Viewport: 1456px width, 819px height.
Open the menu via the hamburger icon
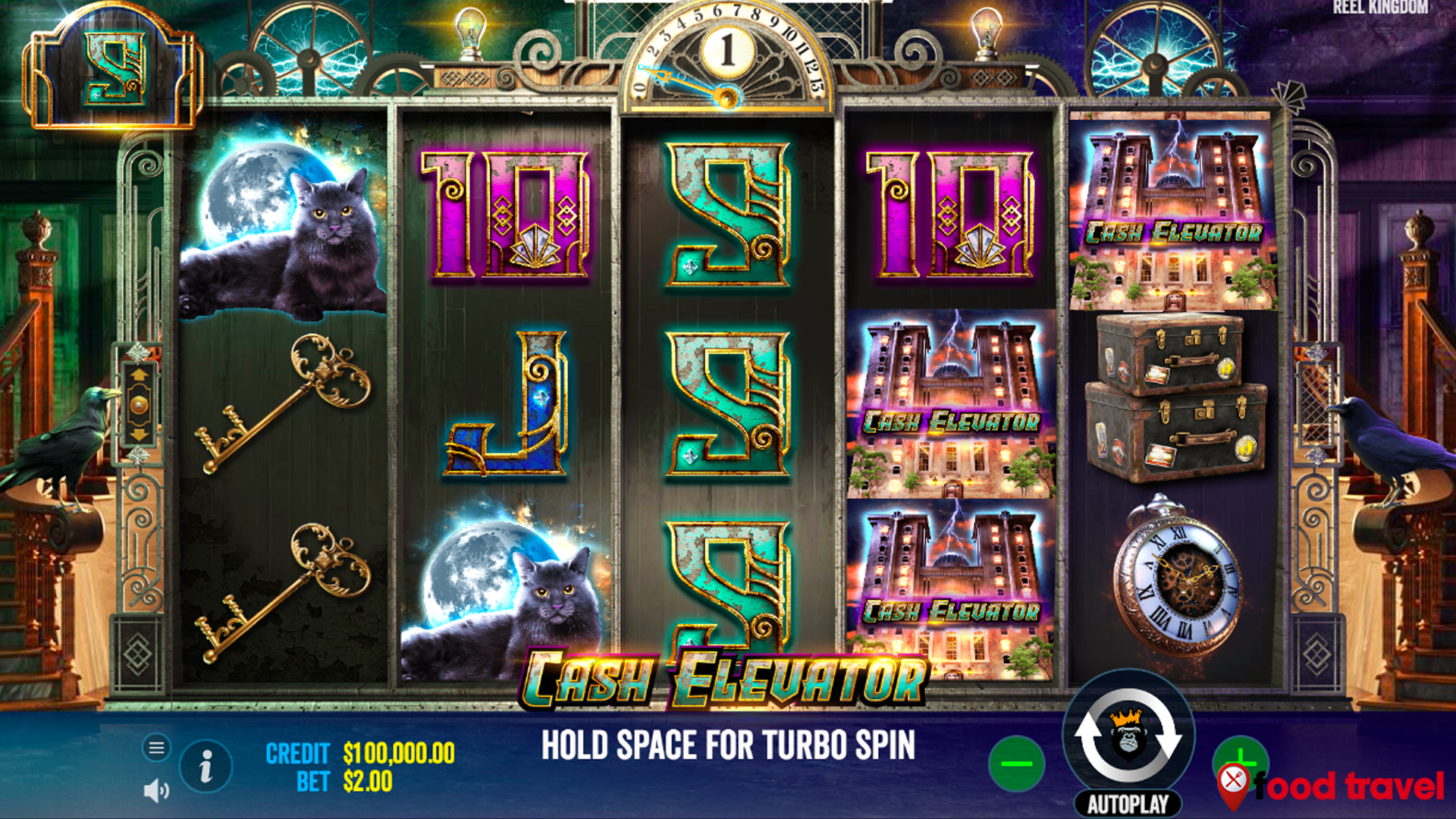tap(156, 747)
